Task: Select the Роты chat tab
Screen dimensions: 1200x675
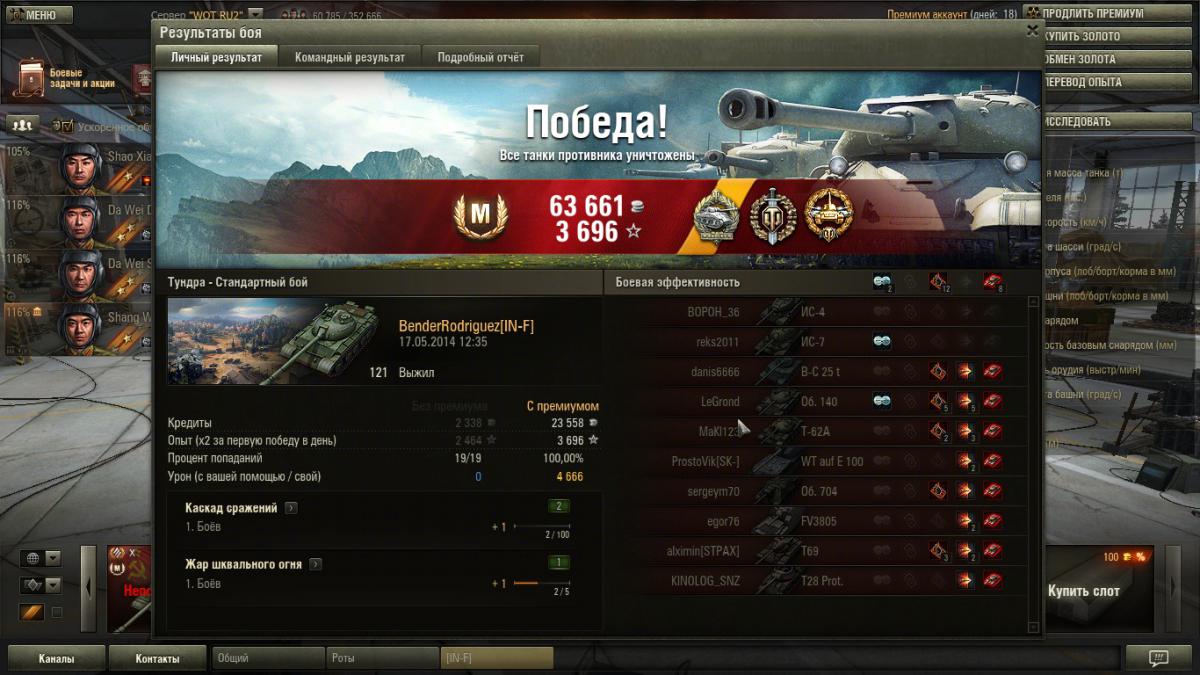Action: pos(382,659)
